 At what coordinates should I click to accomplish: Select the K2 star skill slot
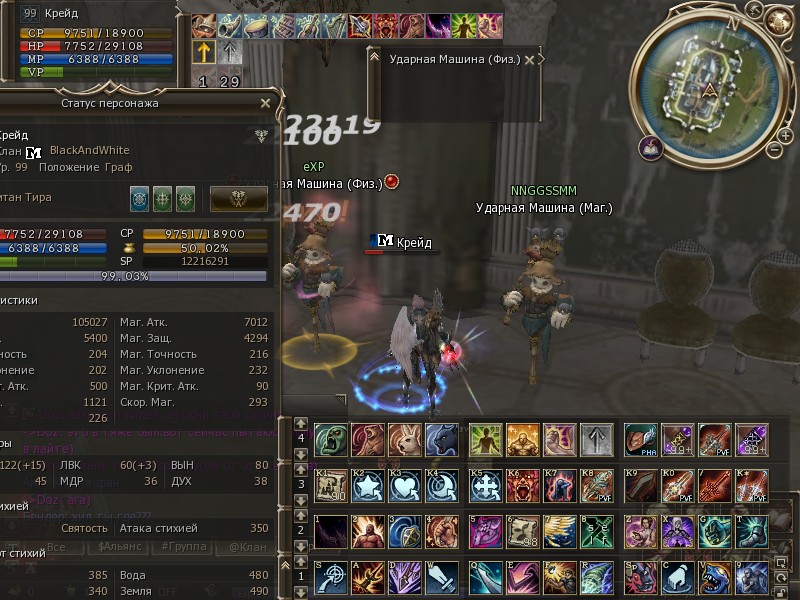pos(367,486)
